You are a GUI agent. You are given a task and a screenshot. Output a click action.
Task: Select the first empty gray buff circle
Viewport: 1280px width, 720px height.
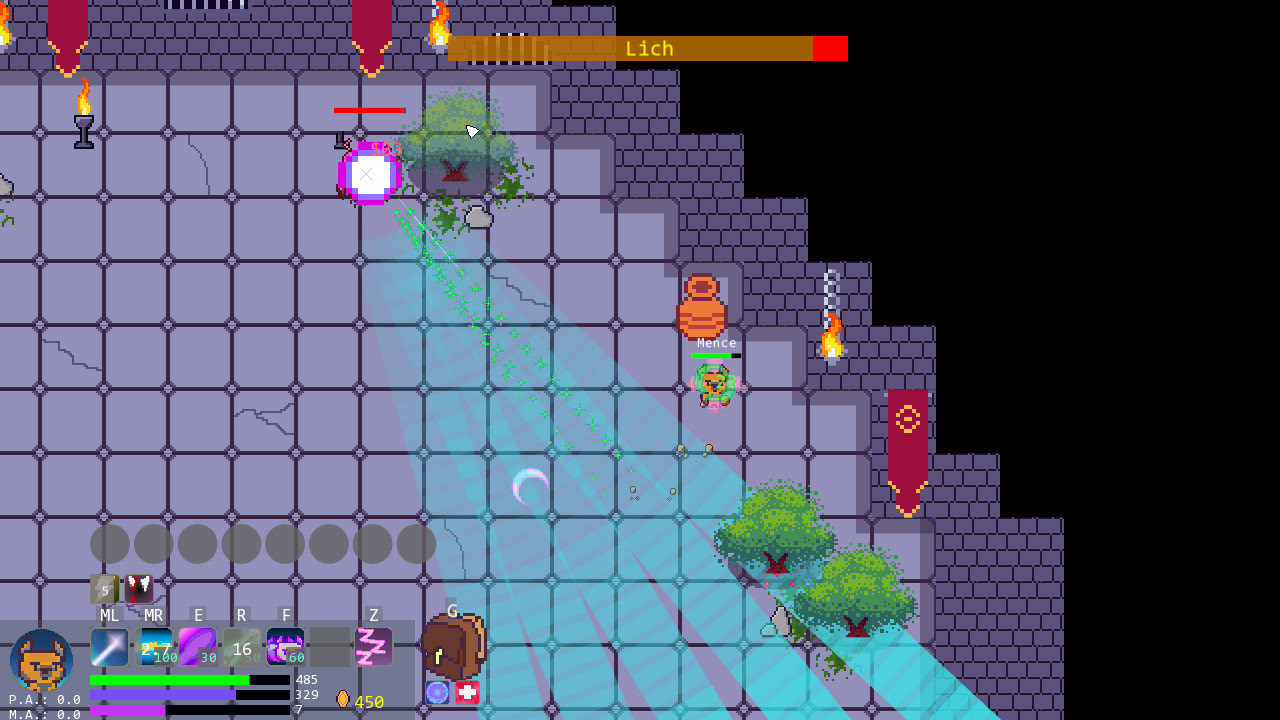point(106,543)
